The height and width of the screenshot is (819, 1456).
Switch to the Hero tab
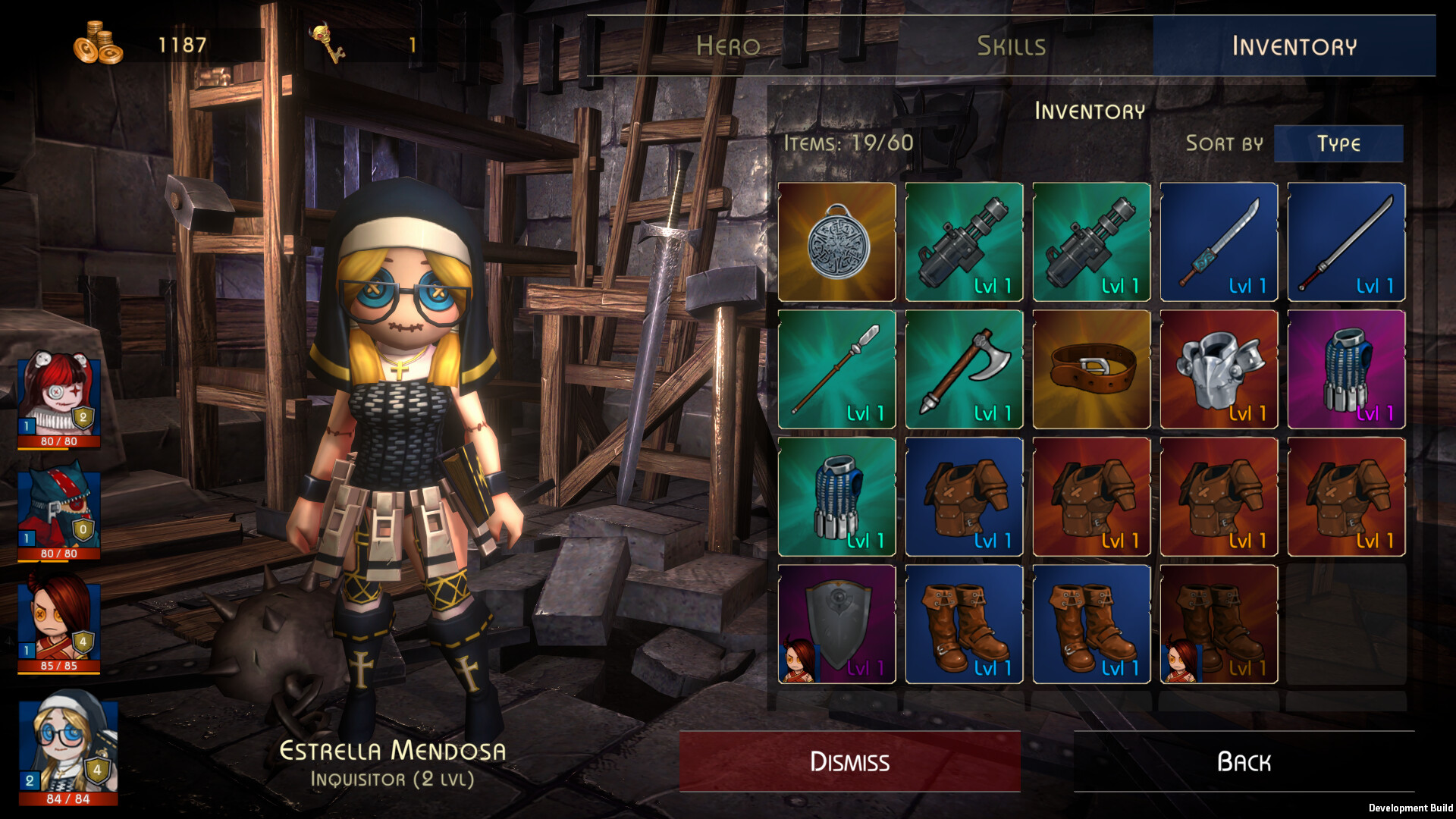[x=728, y=46]
